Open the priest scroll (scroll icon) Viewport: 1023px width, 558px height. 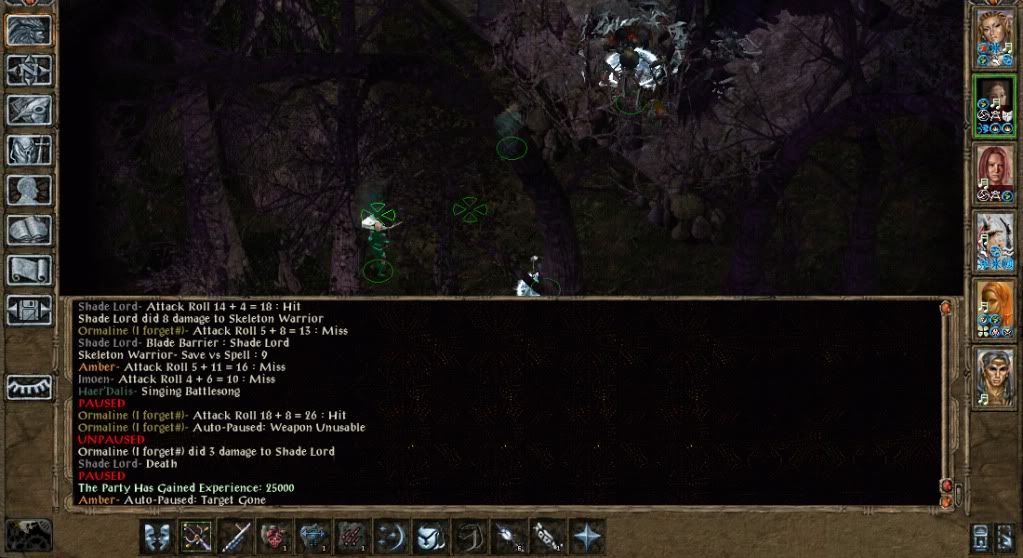pos(29,270)
